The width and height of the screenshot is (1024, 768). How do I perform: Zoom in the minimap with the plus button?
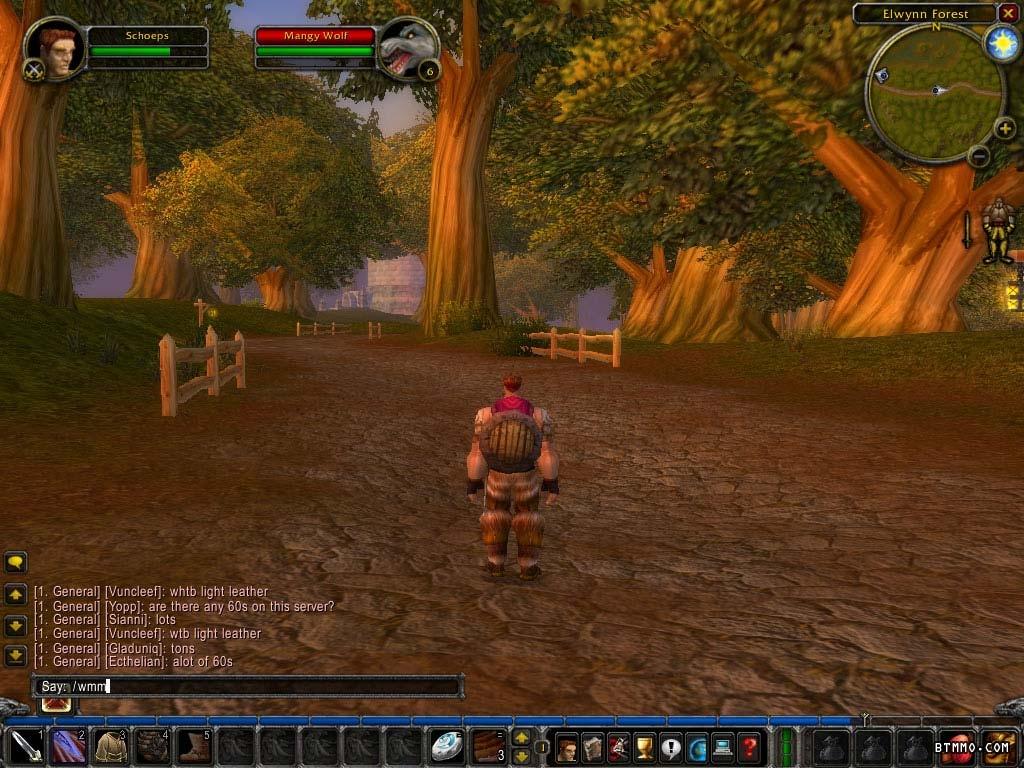[1005, 127]
